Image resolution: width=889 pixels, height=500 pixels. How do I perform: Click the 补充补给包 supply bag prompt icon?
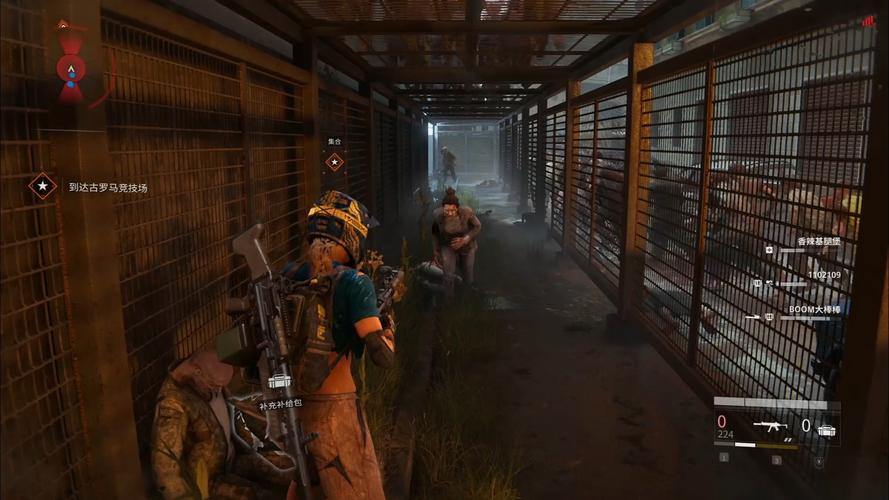pyautogui.click(x=279, y=383)
